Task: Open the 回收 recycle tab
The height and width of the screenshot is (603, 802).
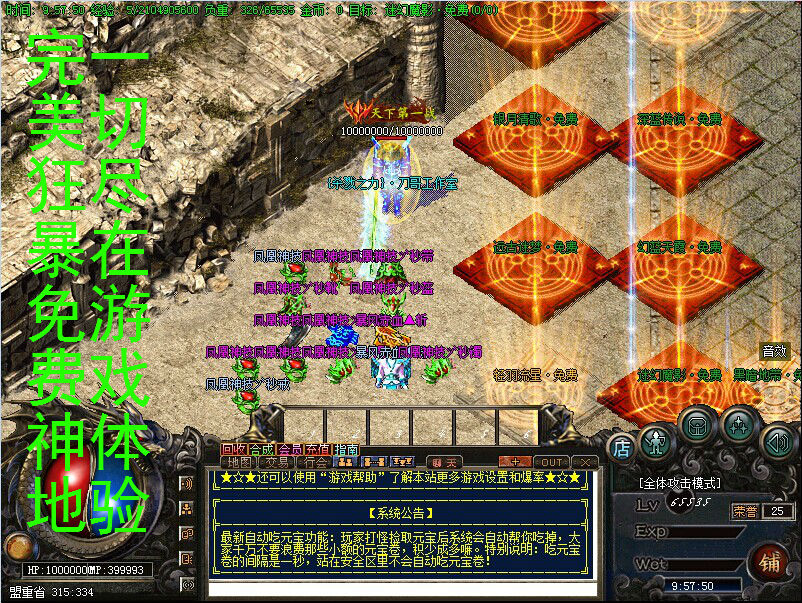Action: click(x=234, y=449)
